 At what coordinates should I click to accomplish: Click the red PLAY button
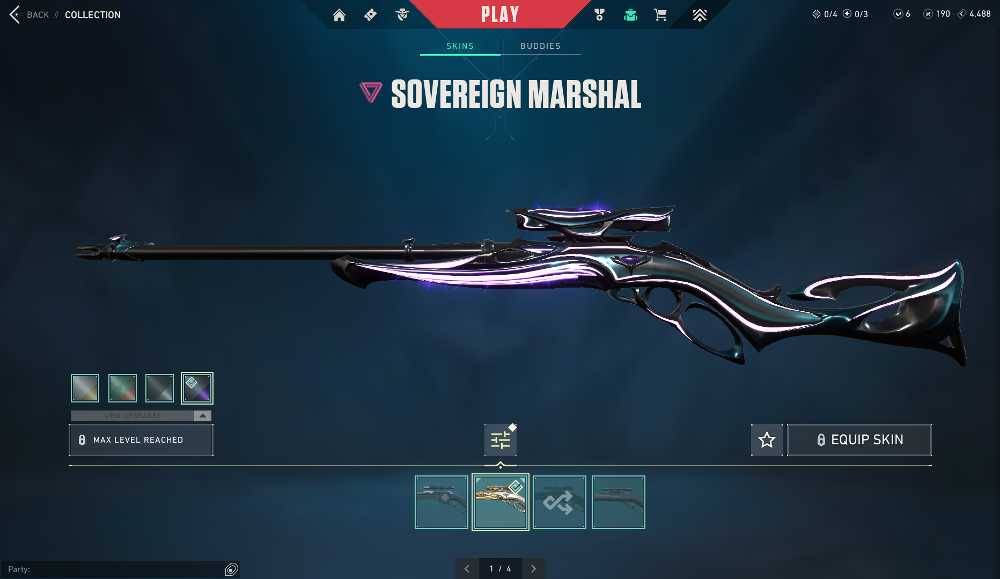(500, 15)
